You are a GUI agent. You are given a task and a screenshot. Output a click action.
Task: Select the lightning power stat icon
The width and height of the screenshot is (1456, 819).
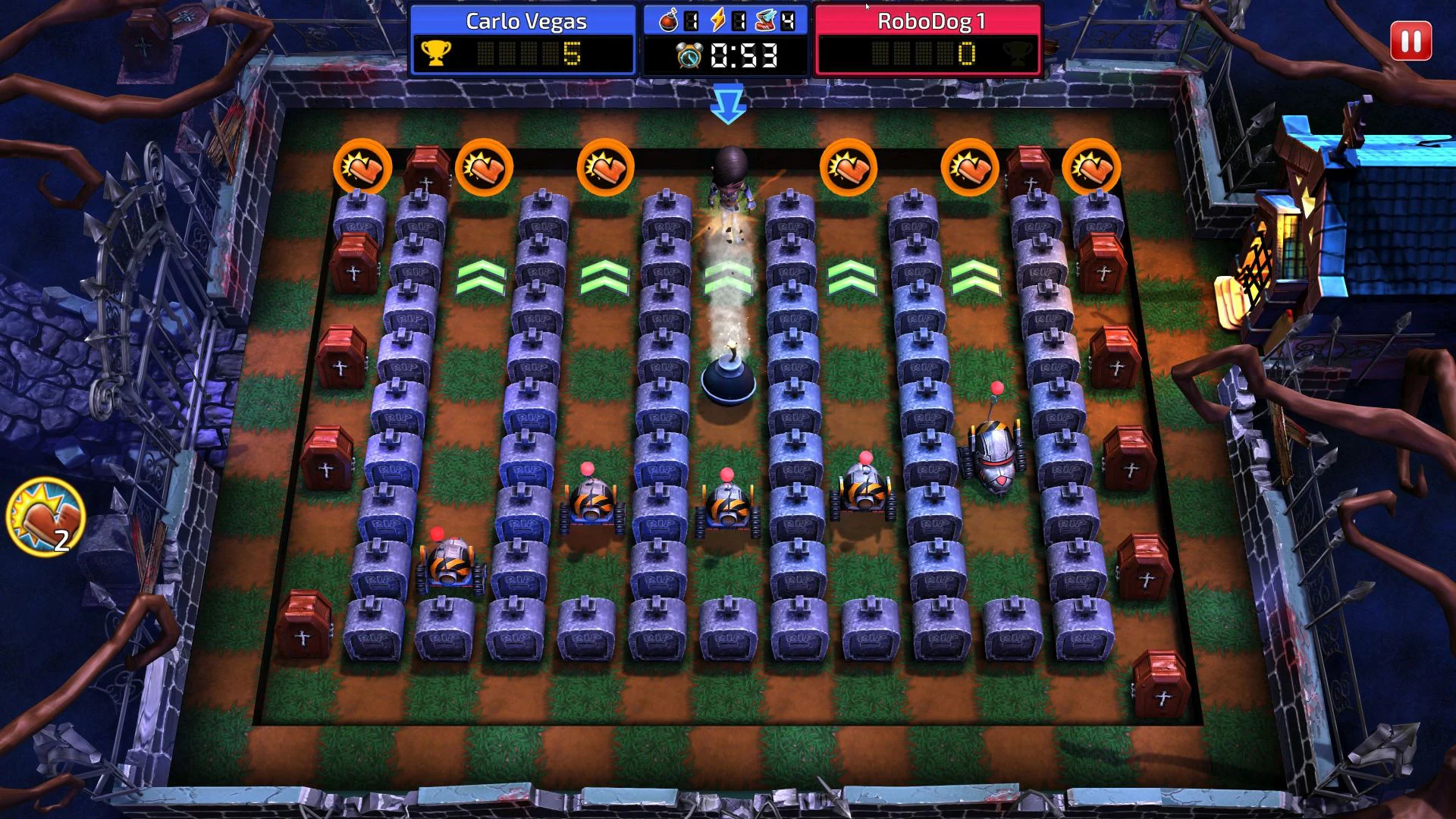pyautogui.click(x=717, y=20)
